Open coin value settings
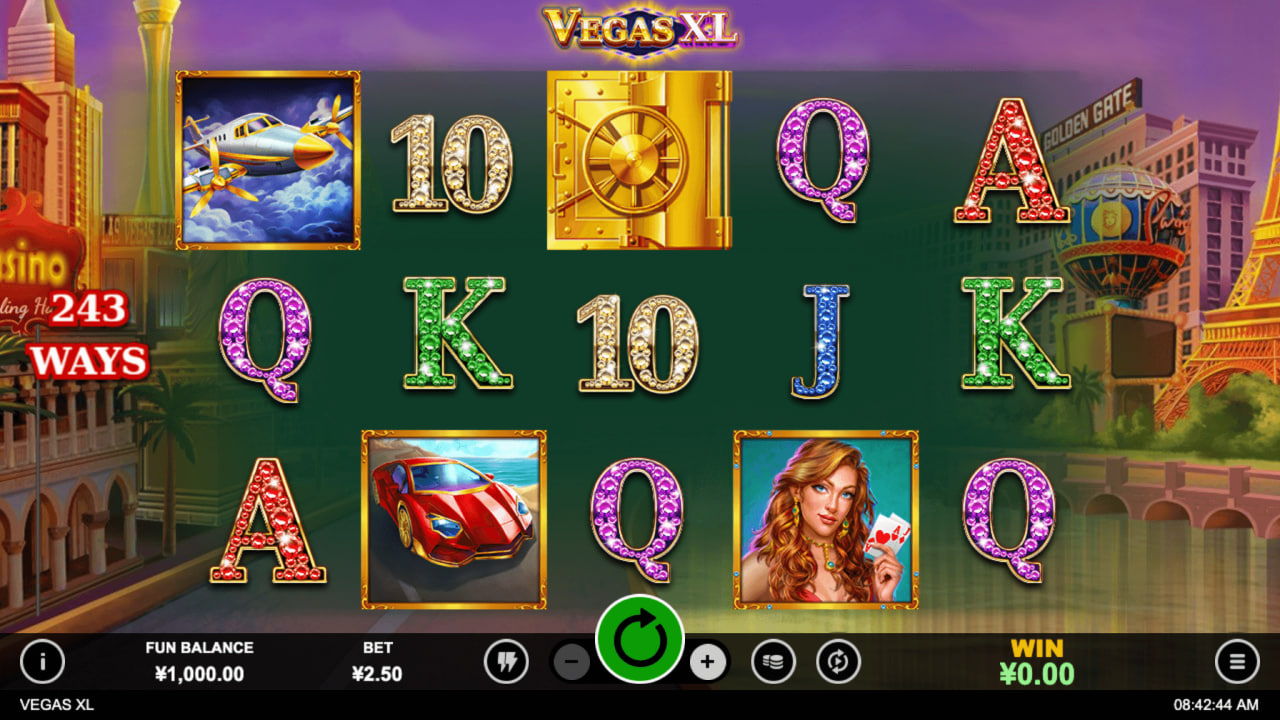This screenshot has height=720, width=1280. (x=772, y=662)
